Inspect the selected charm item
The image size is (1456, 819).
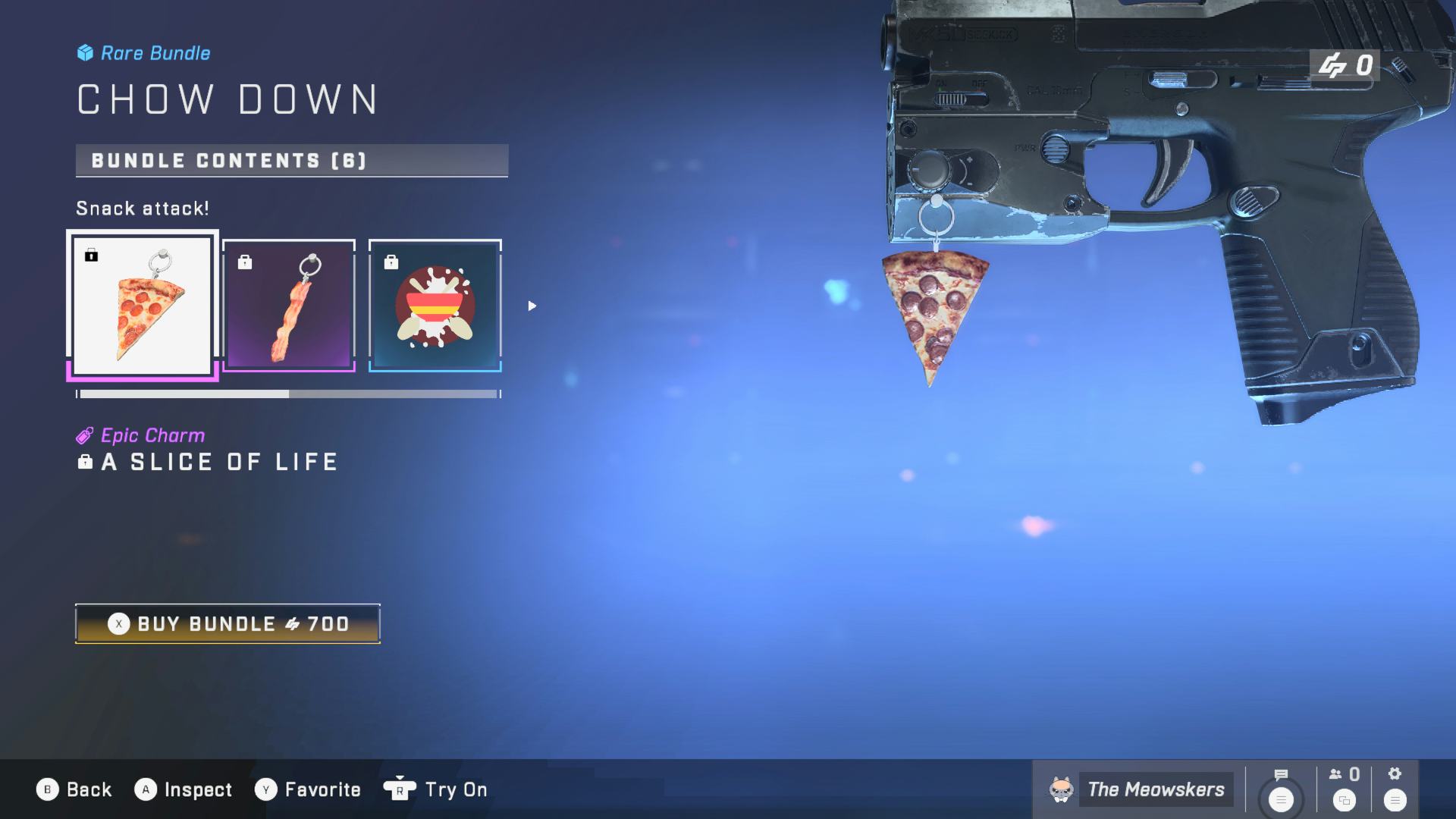[184, 789]
